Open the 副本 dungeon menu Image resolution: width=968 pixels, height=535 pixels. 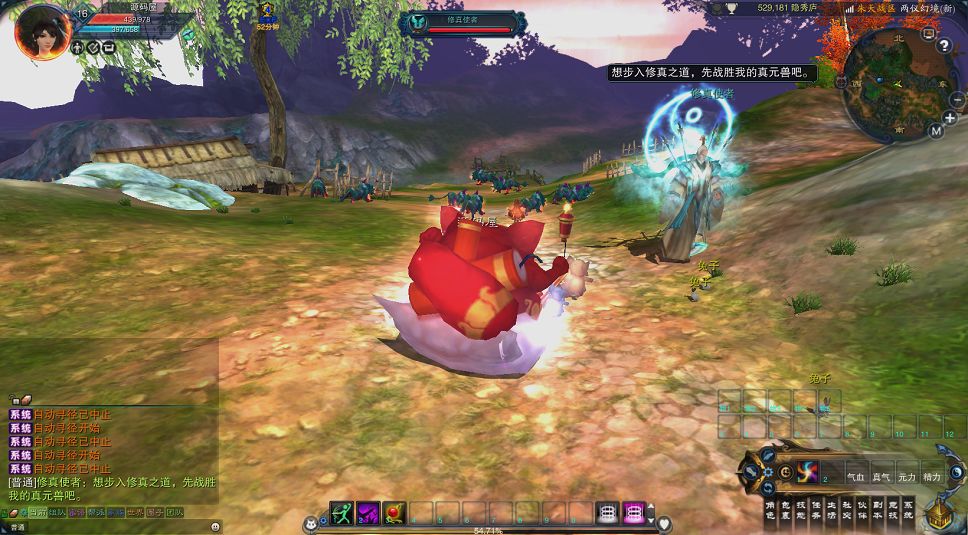pos(877,509)
